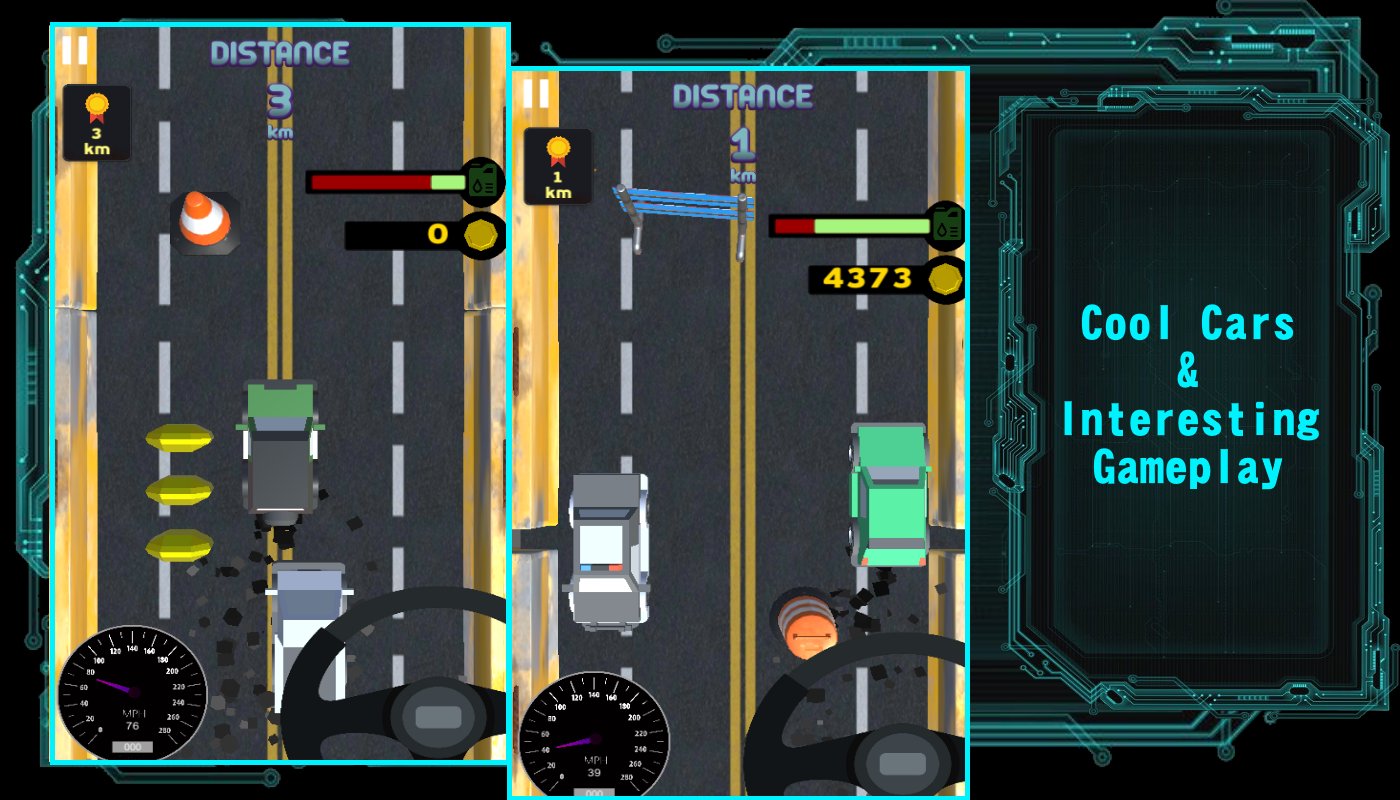
Task: Click the orange traffic cone on the road
Action: coord(208,220)
